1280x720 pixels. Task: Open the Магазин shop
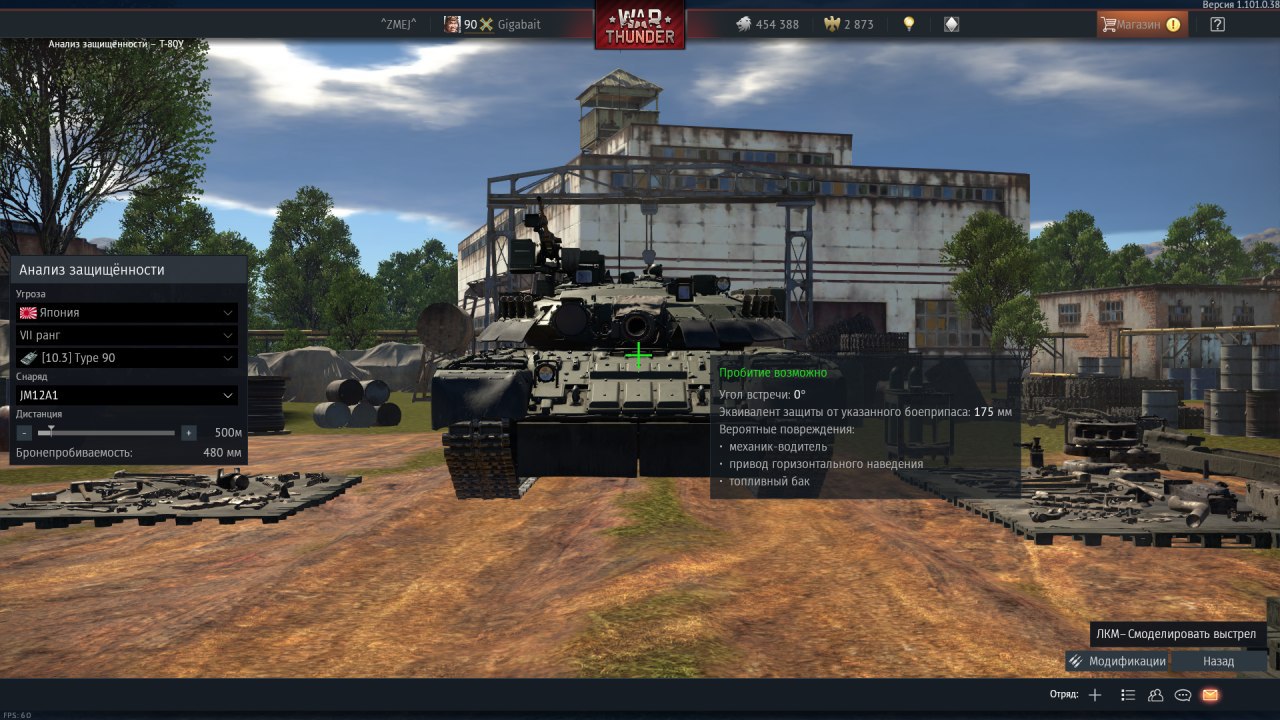tap(1142, 24)
